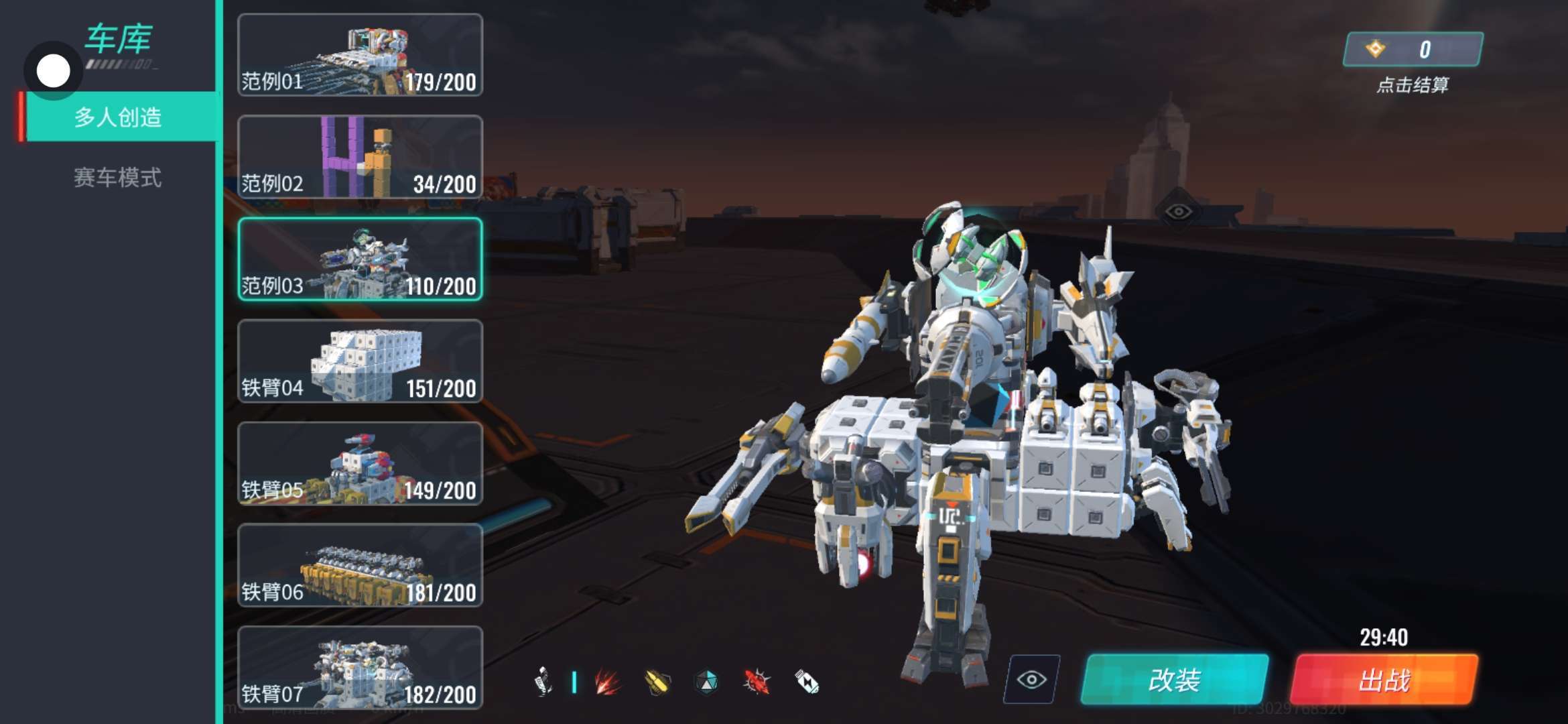Pick the 铁臂04 white cube vehicle
The image size is (1568, 724).
pos(360,361)
